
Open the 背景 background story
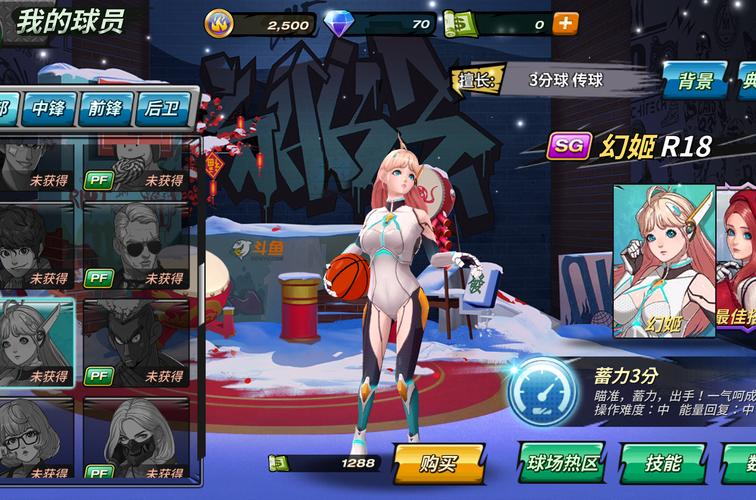pyautogui.click(x=695, y=81)
